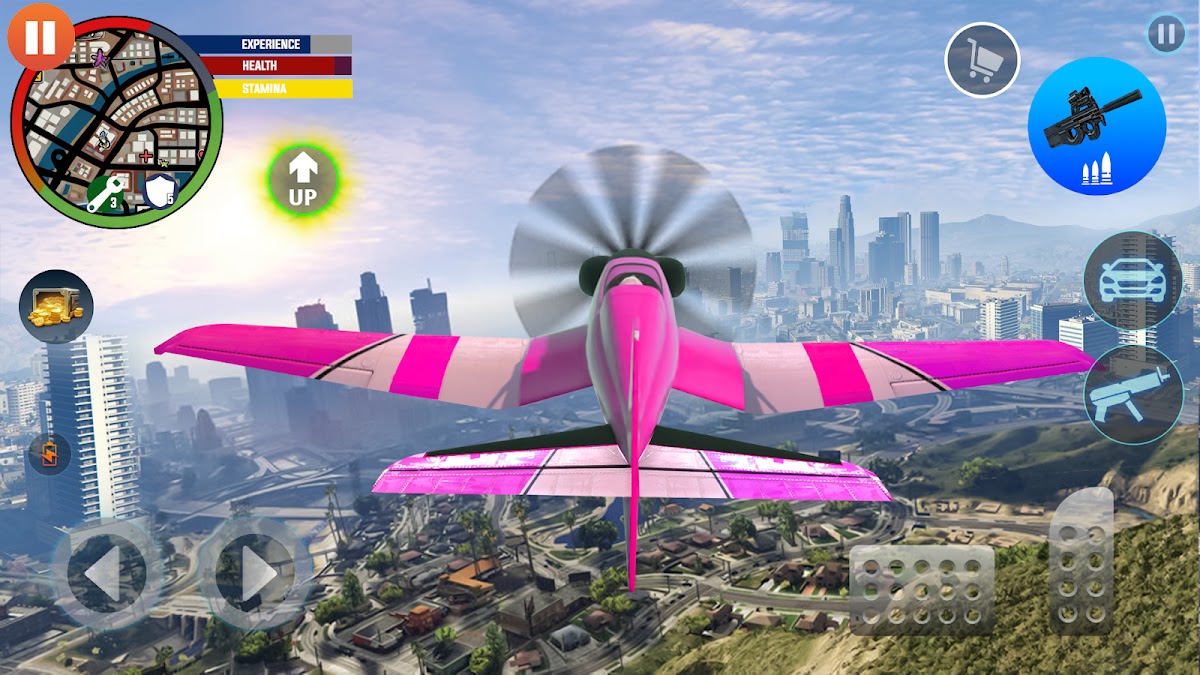Activate the white shield armor icon
This screenshot has height=675, width=1200.
[x=160, y=192]
